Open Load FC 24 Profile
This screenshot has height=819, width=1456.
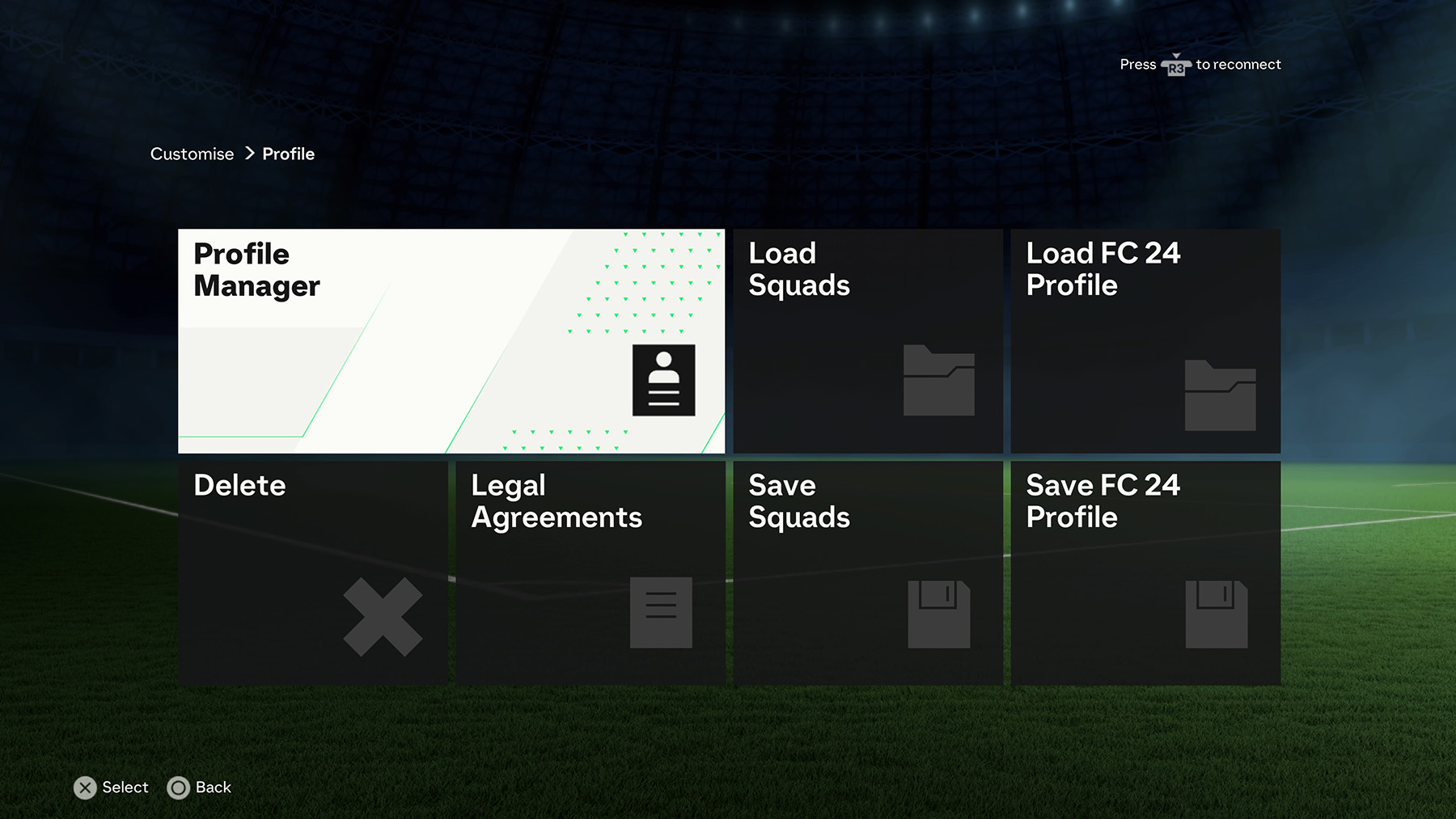tap(1145, 340)
